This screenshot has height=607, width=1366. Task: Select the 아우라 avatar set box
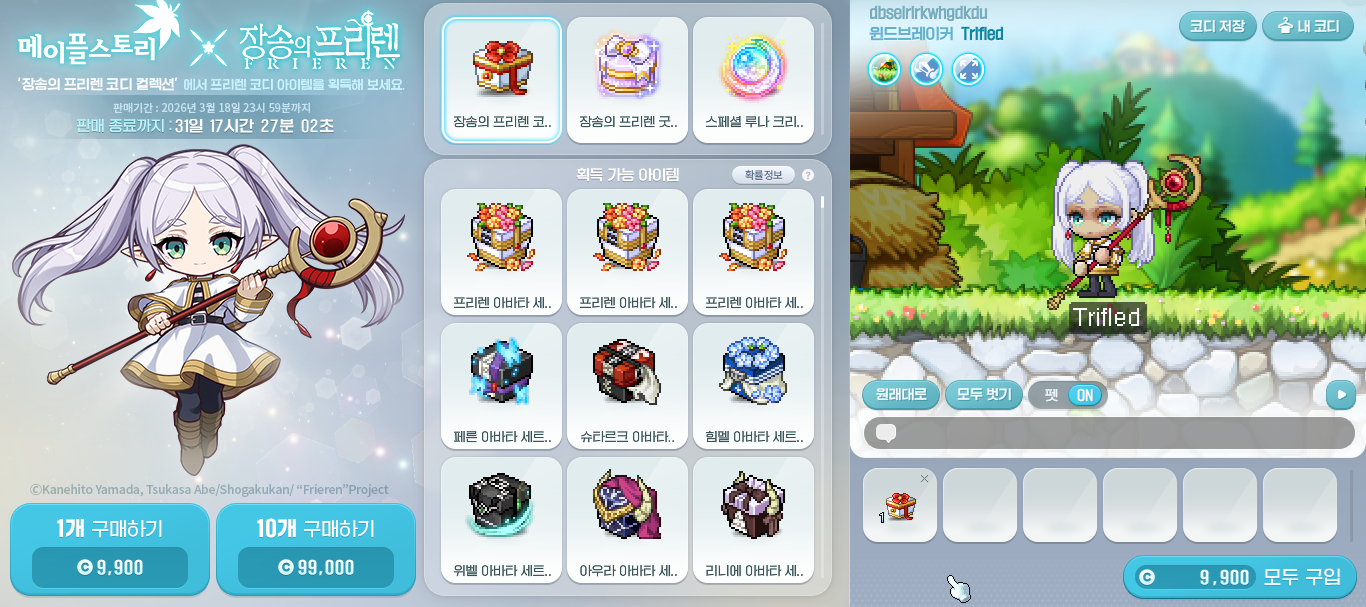point(628,518)
